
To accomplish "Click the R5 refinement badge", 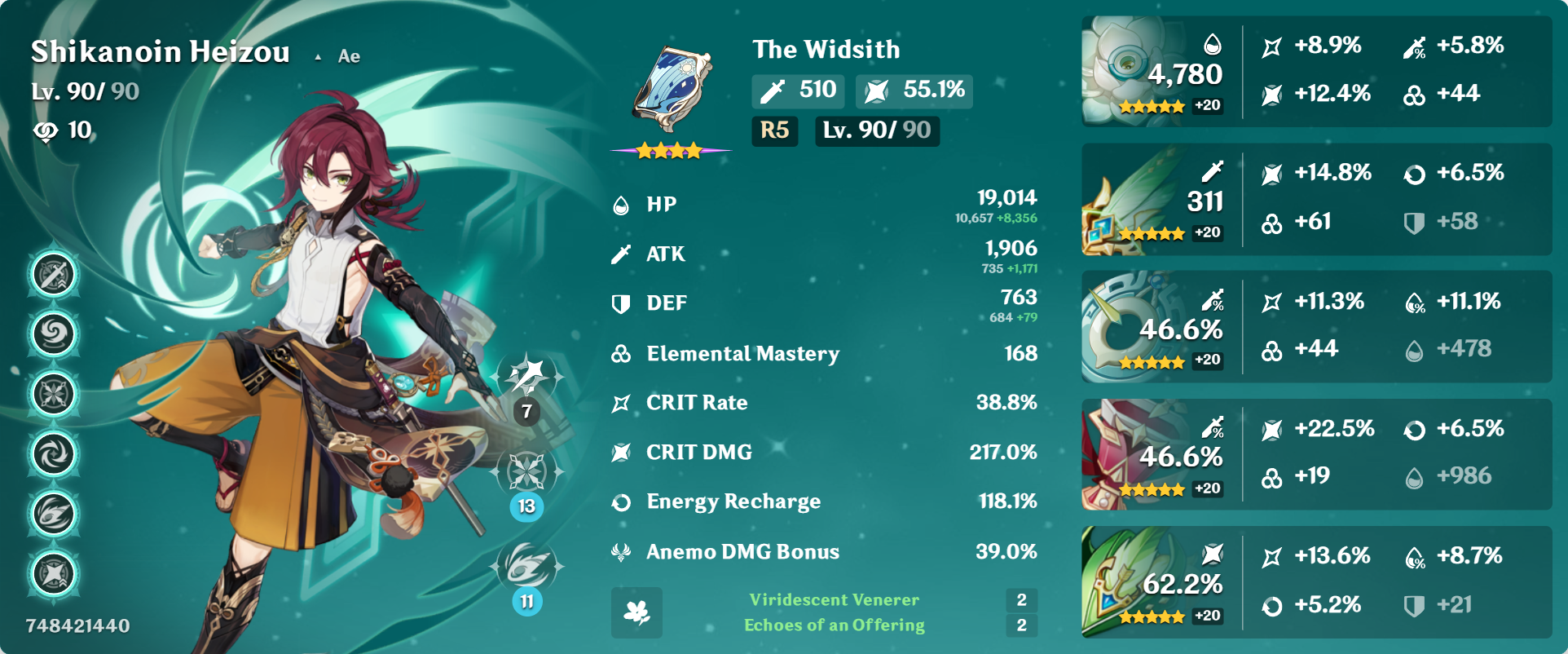I will [x=773, y=131].
